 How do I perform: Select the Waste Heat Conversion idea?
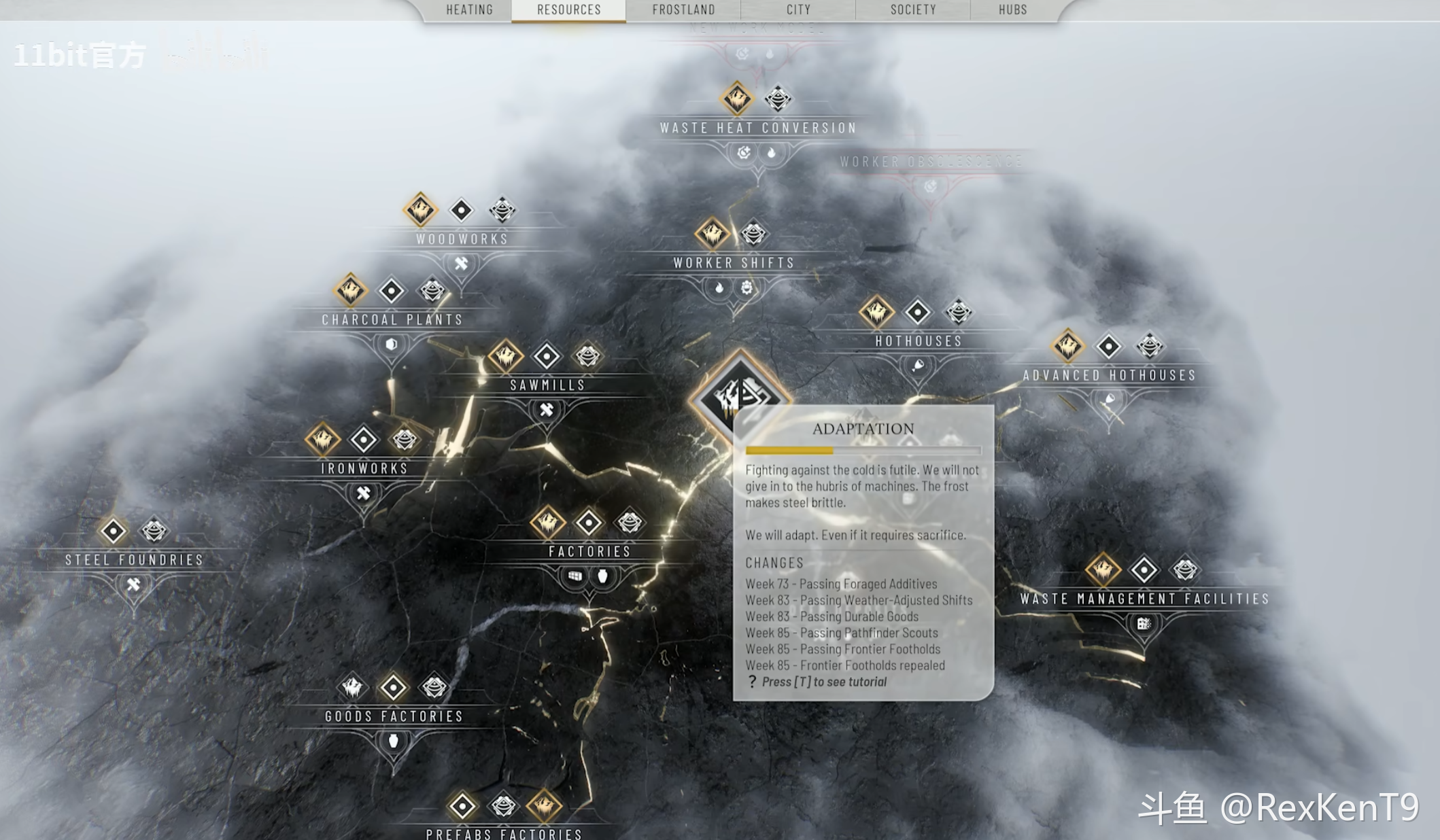(x=757, y=128)
